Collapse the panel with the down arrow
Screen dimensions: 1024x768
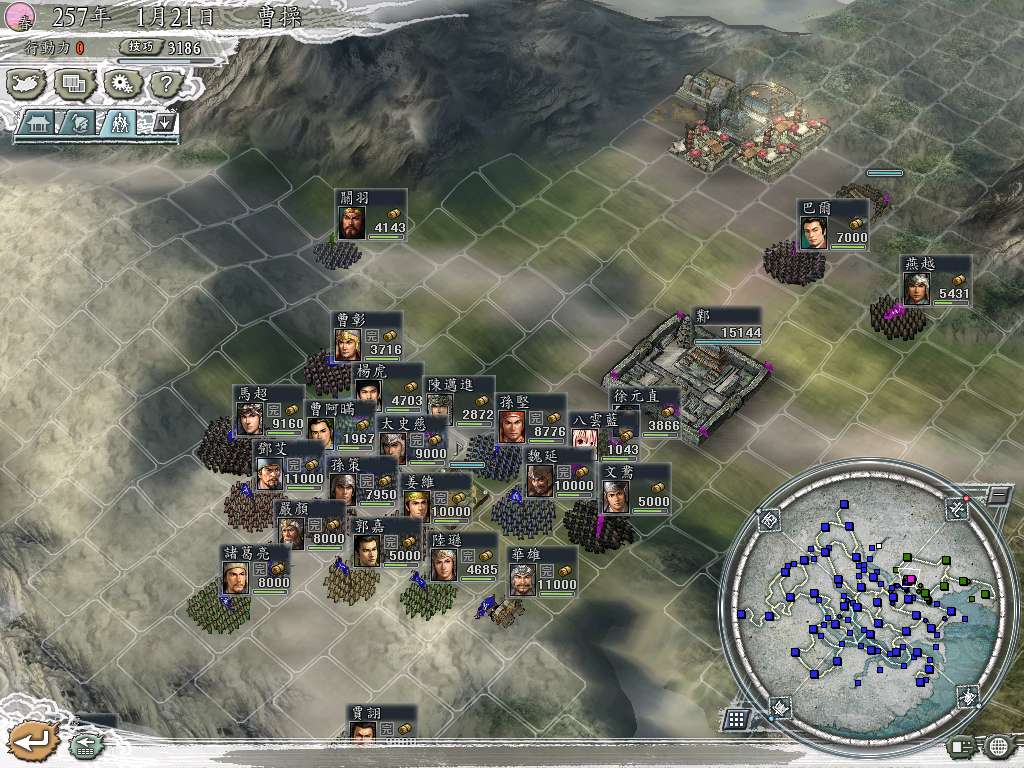[163, 123]
